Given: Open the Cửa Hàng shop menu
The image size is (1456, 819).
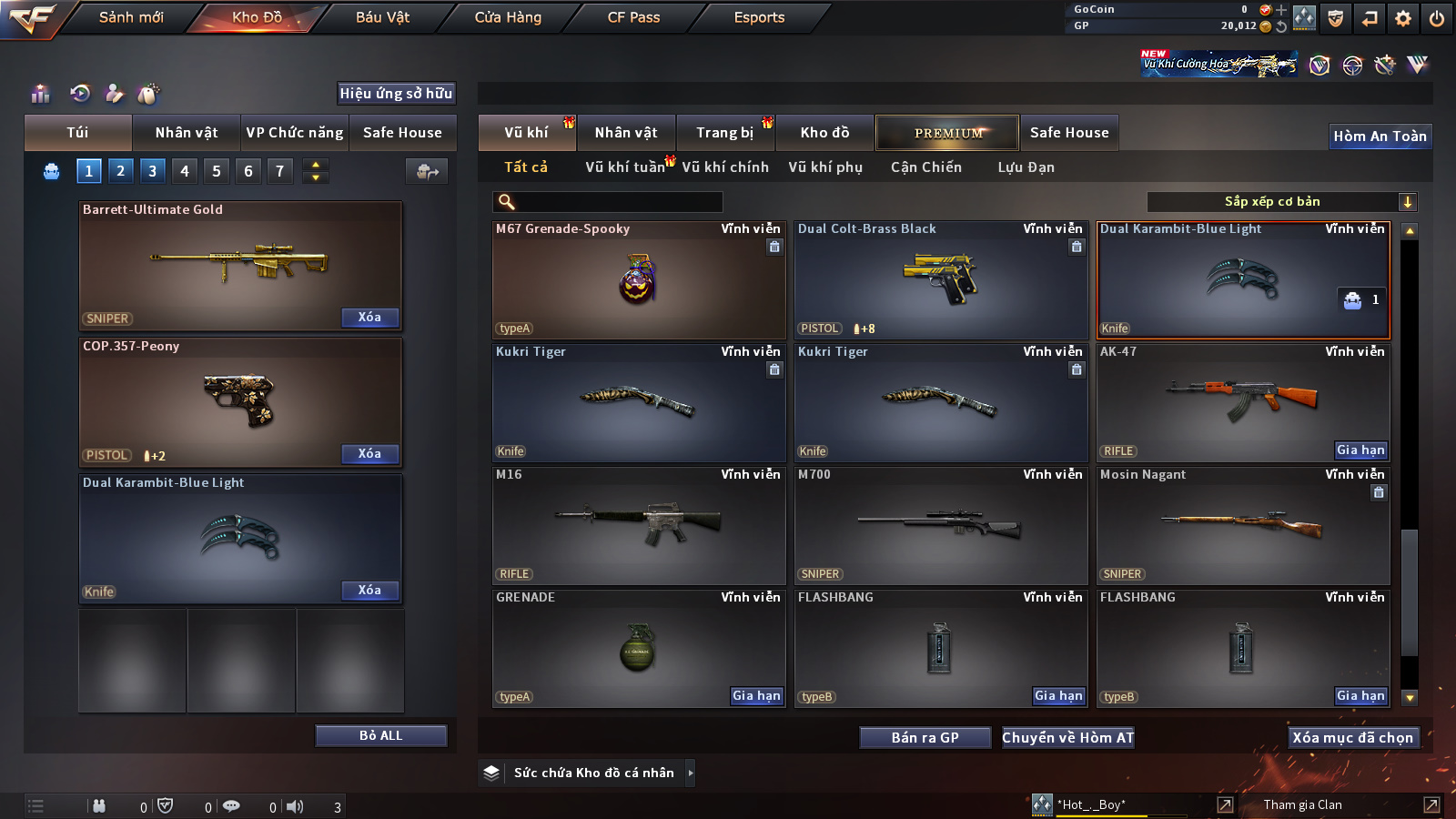Looking at the screenshot, I should click(508, 17).
